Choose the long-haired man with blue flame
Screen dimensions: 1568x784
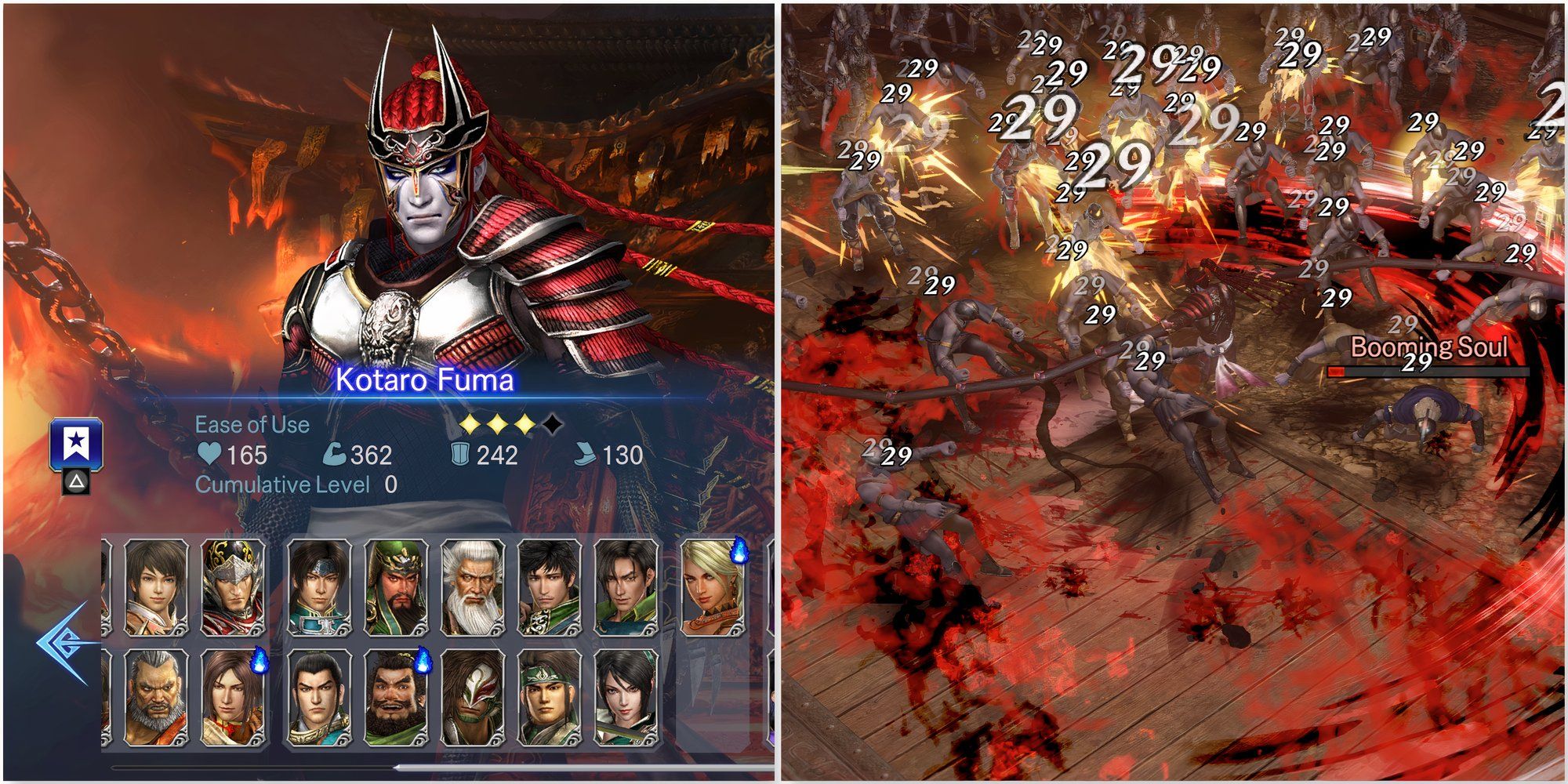coord(233,698)
